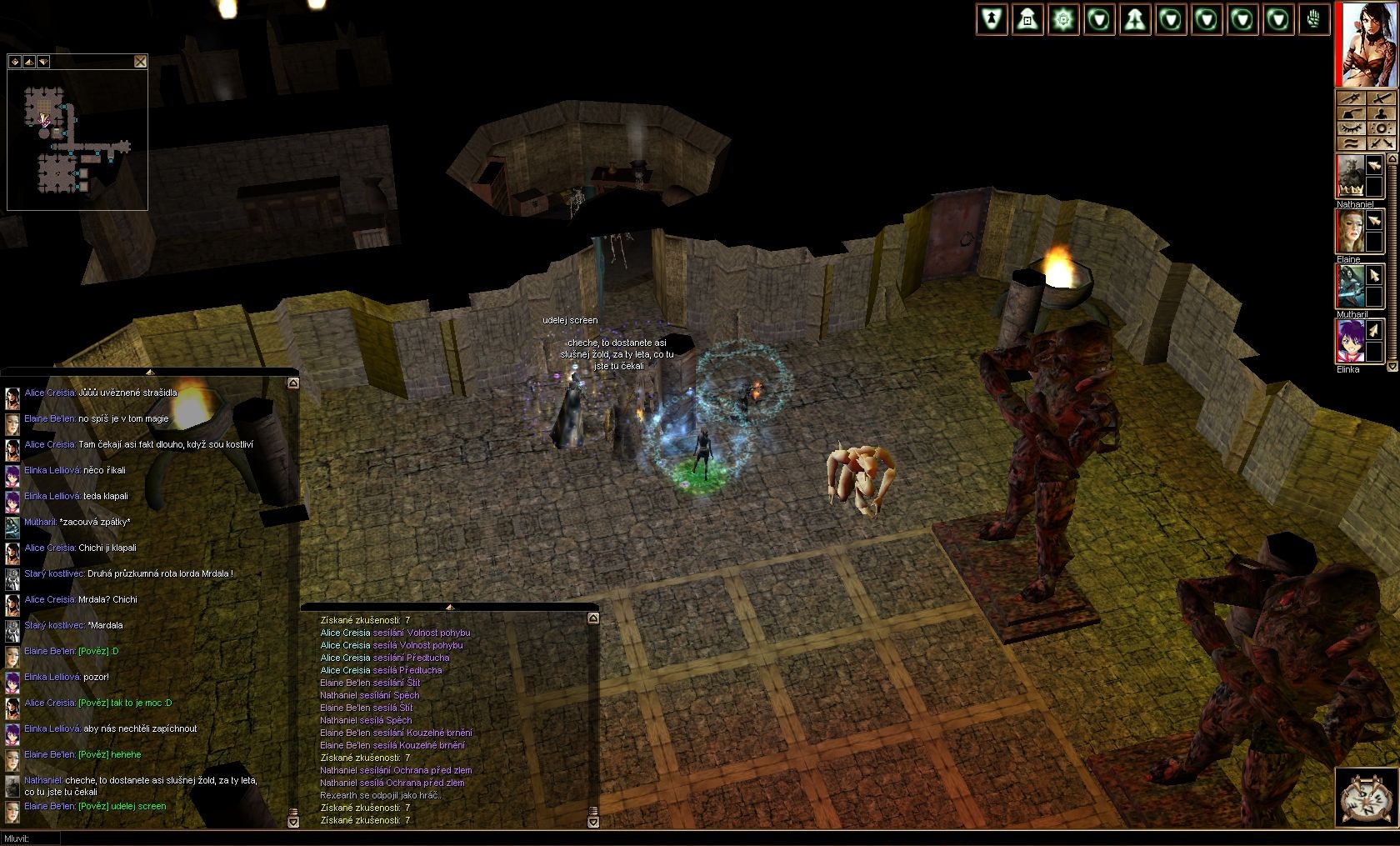1400x846 pixels.
Task: Select Elinka's party portrait
Action: [x=1350, y=342]
